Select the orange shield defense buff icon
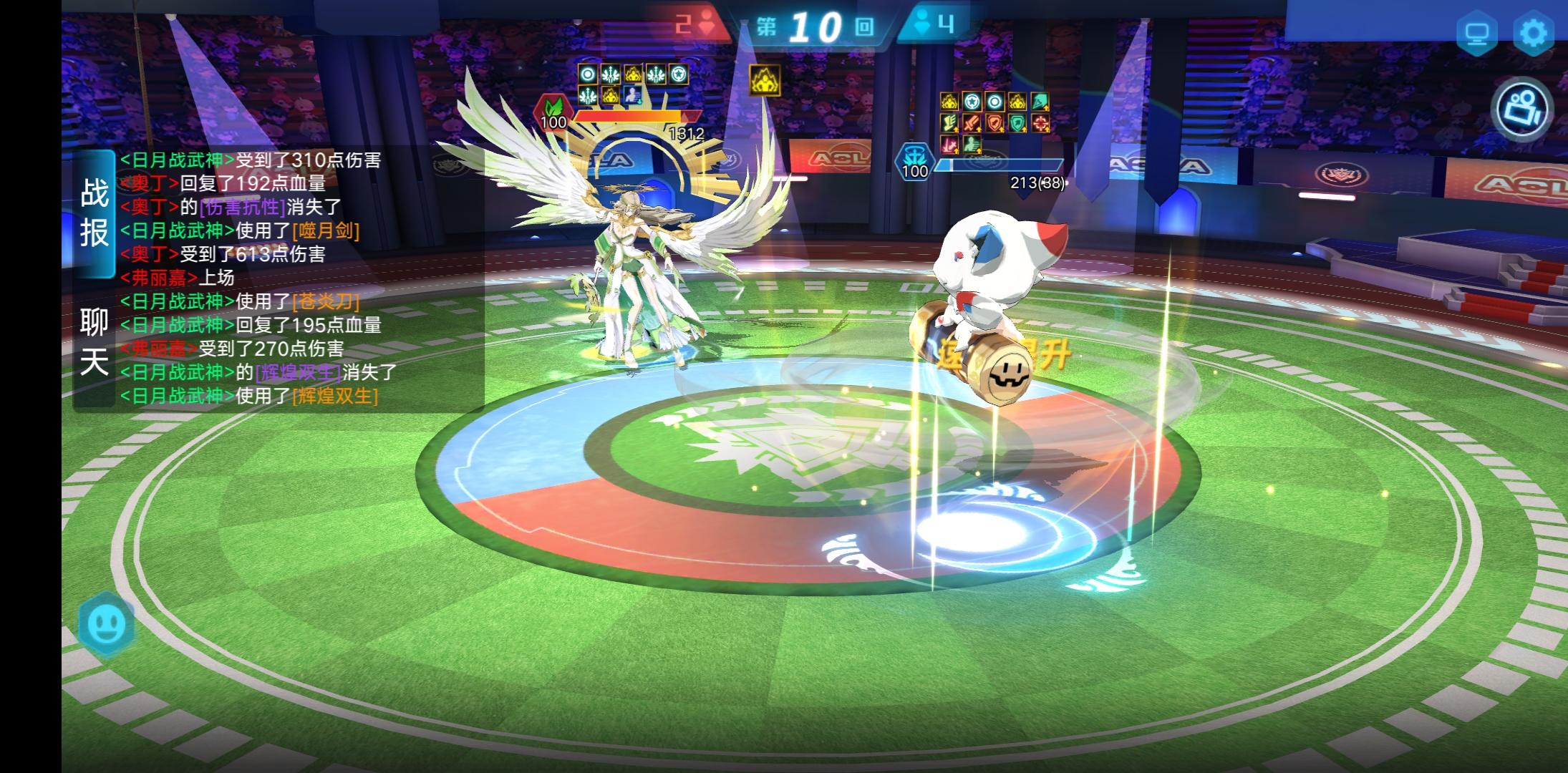Image resolution: width=1568 pixels, height=773 pixels. click(x=994, y=123)
